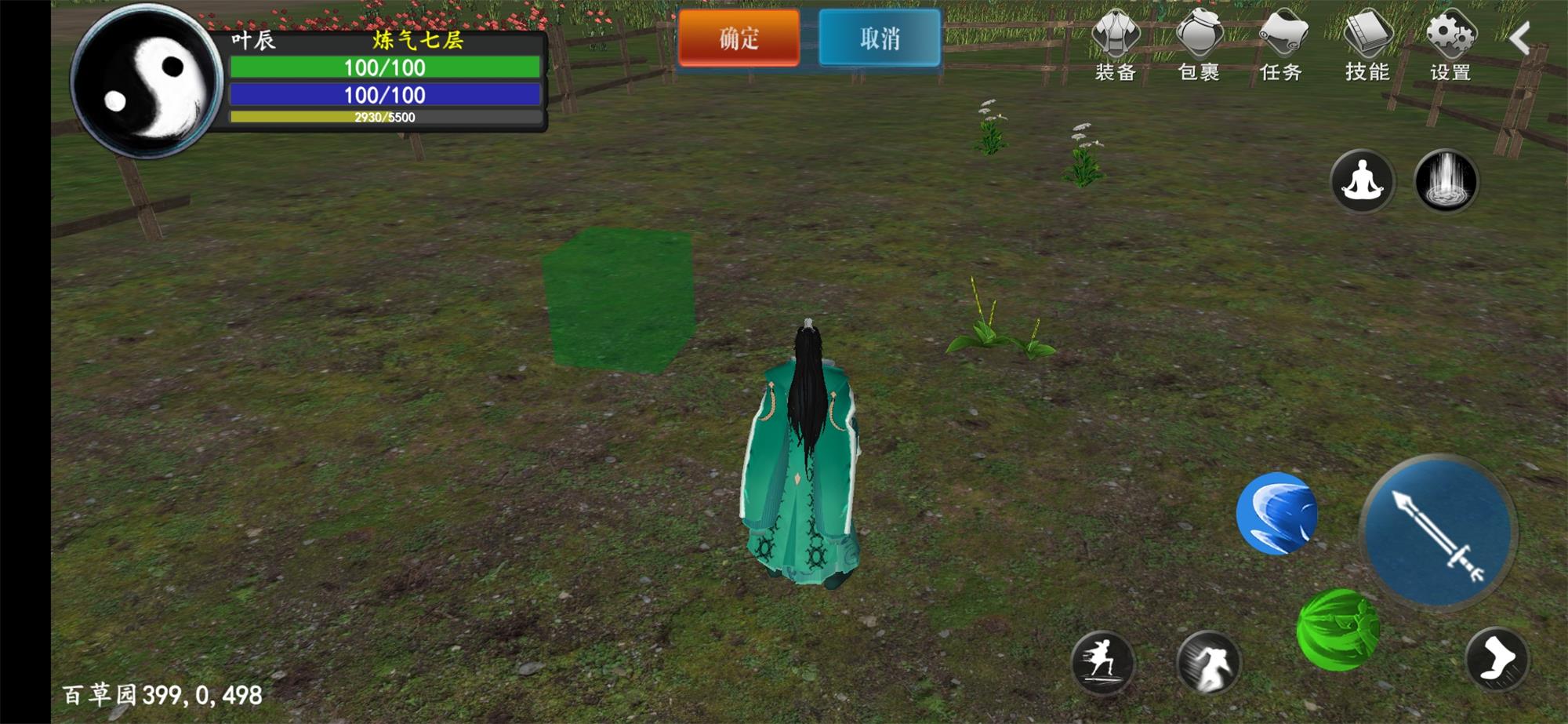Open the 技能 skills book
Screen dimensions: 1568x724
click(1367, 45)
